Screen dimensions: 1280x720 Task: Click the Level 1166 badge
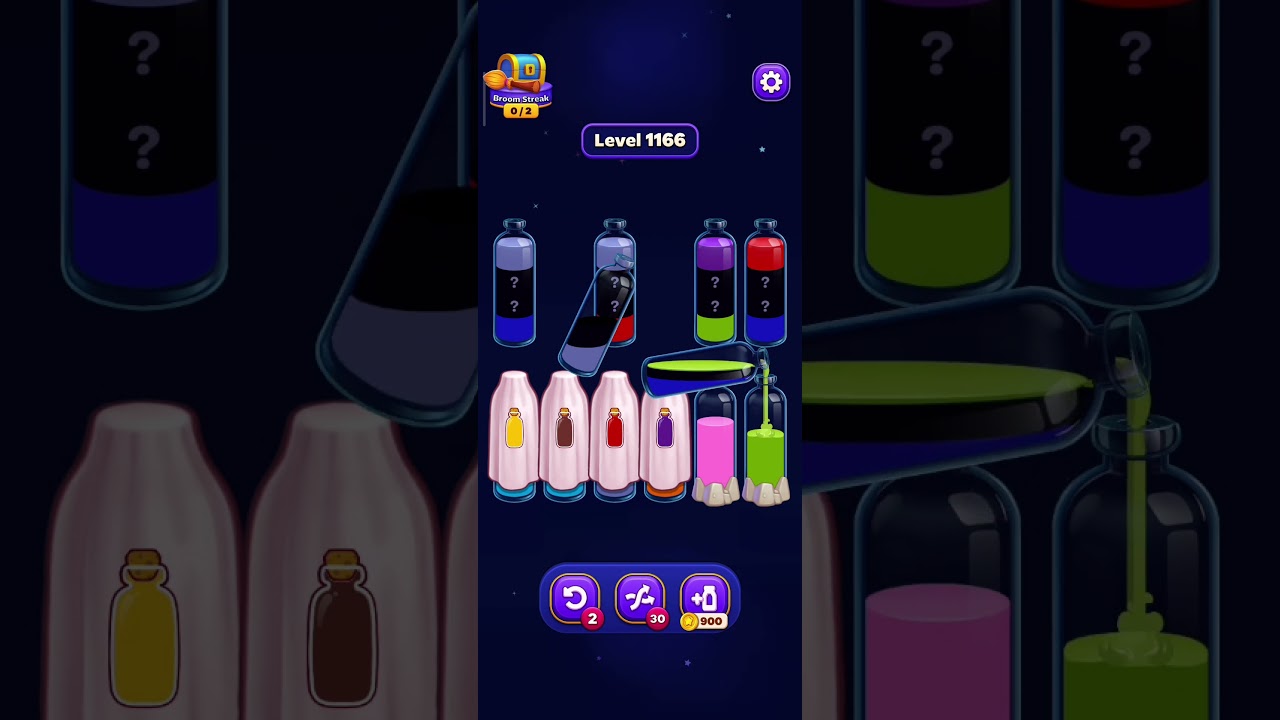639,140
